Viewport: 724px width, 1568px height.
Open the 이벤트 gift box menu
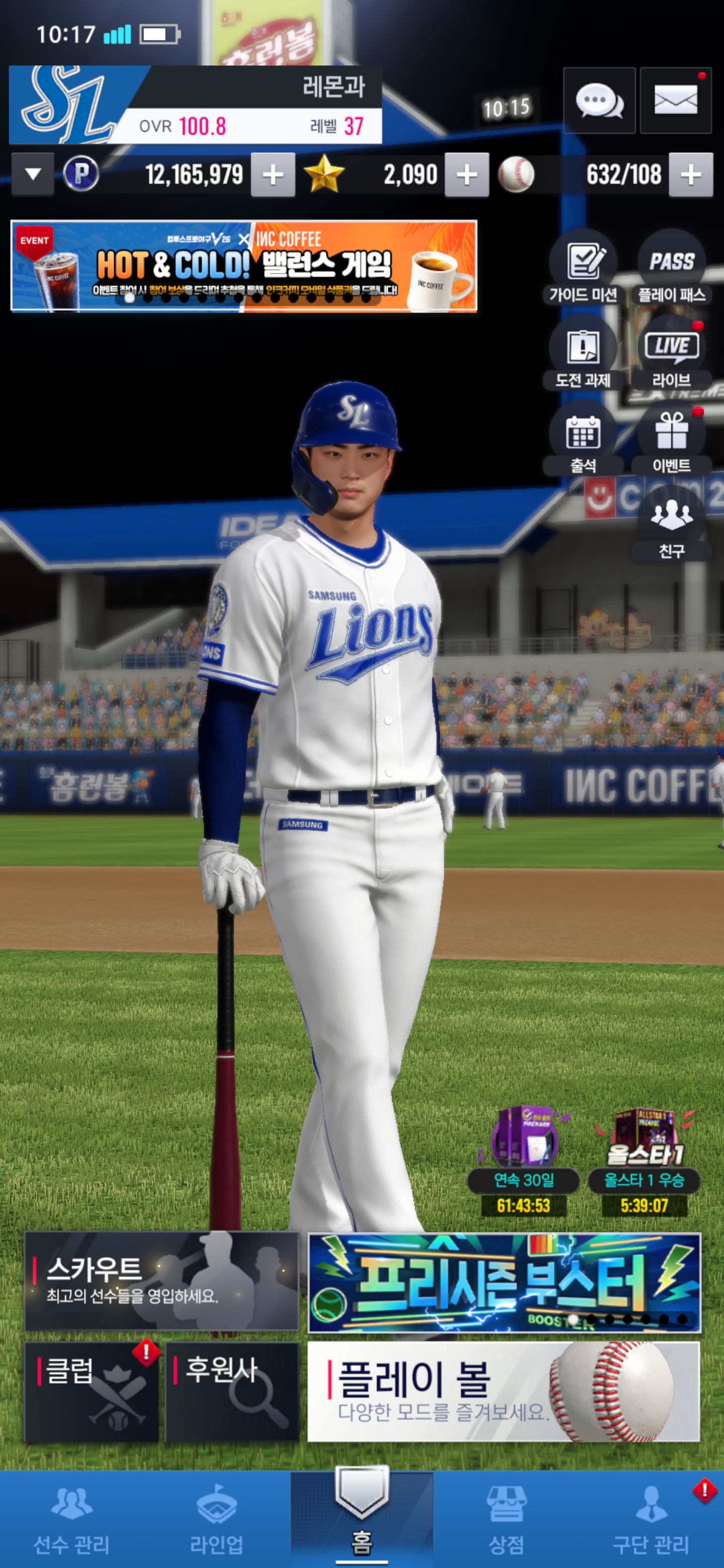coord(672,439)
